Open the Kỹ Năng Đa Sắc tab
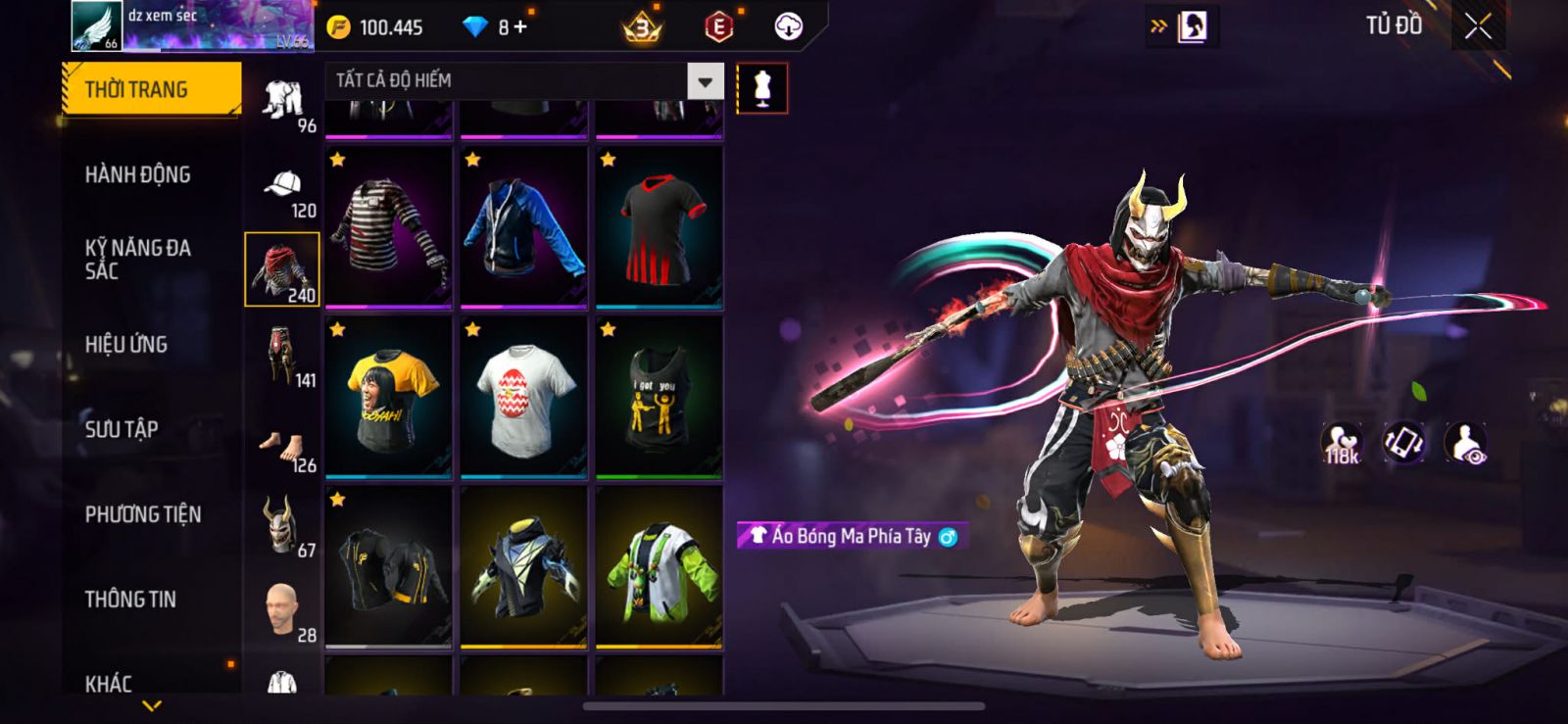 coord(137,260)
